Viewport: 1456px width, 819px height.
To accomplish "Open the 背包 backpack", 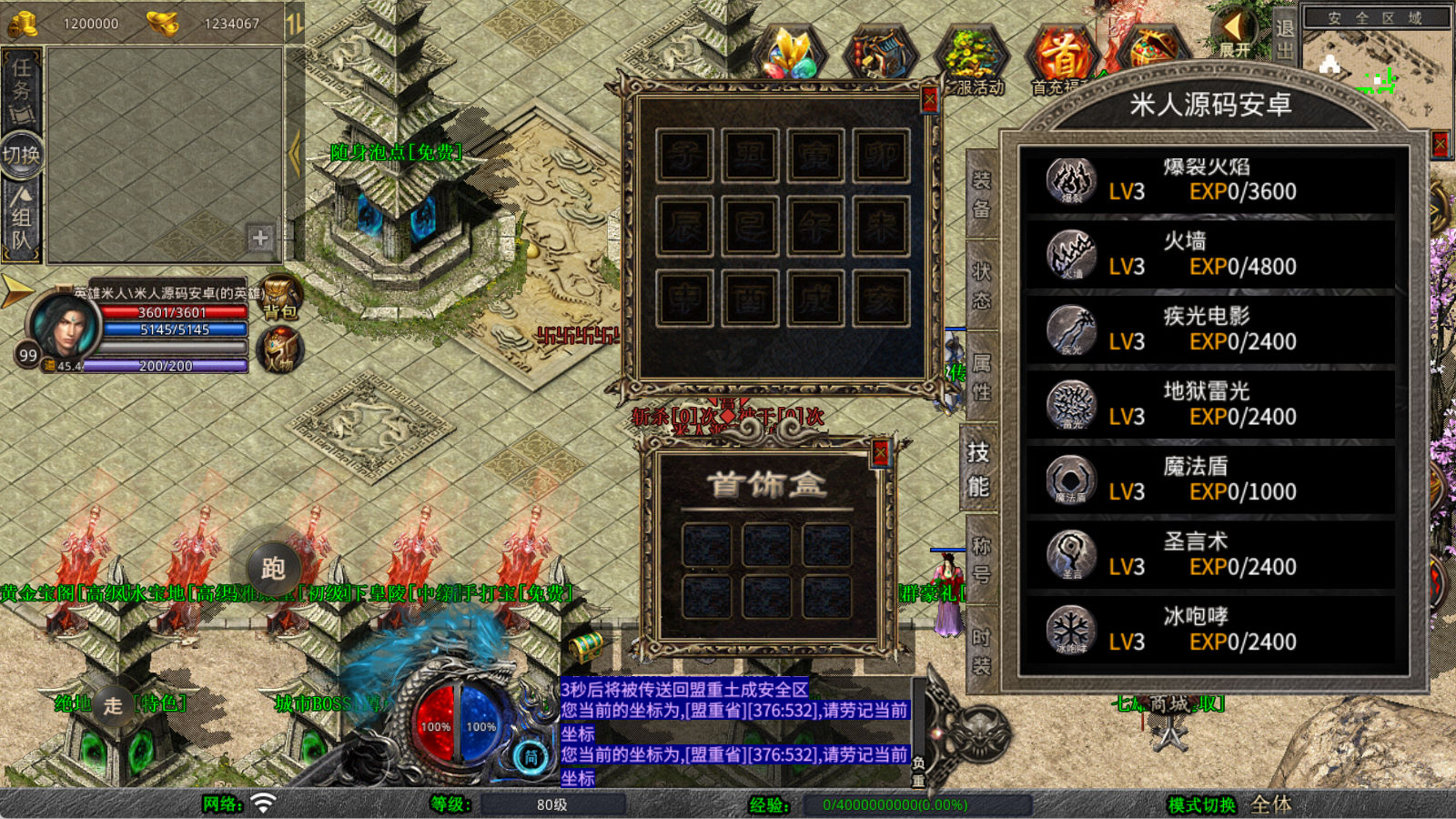I will [280, 298].
